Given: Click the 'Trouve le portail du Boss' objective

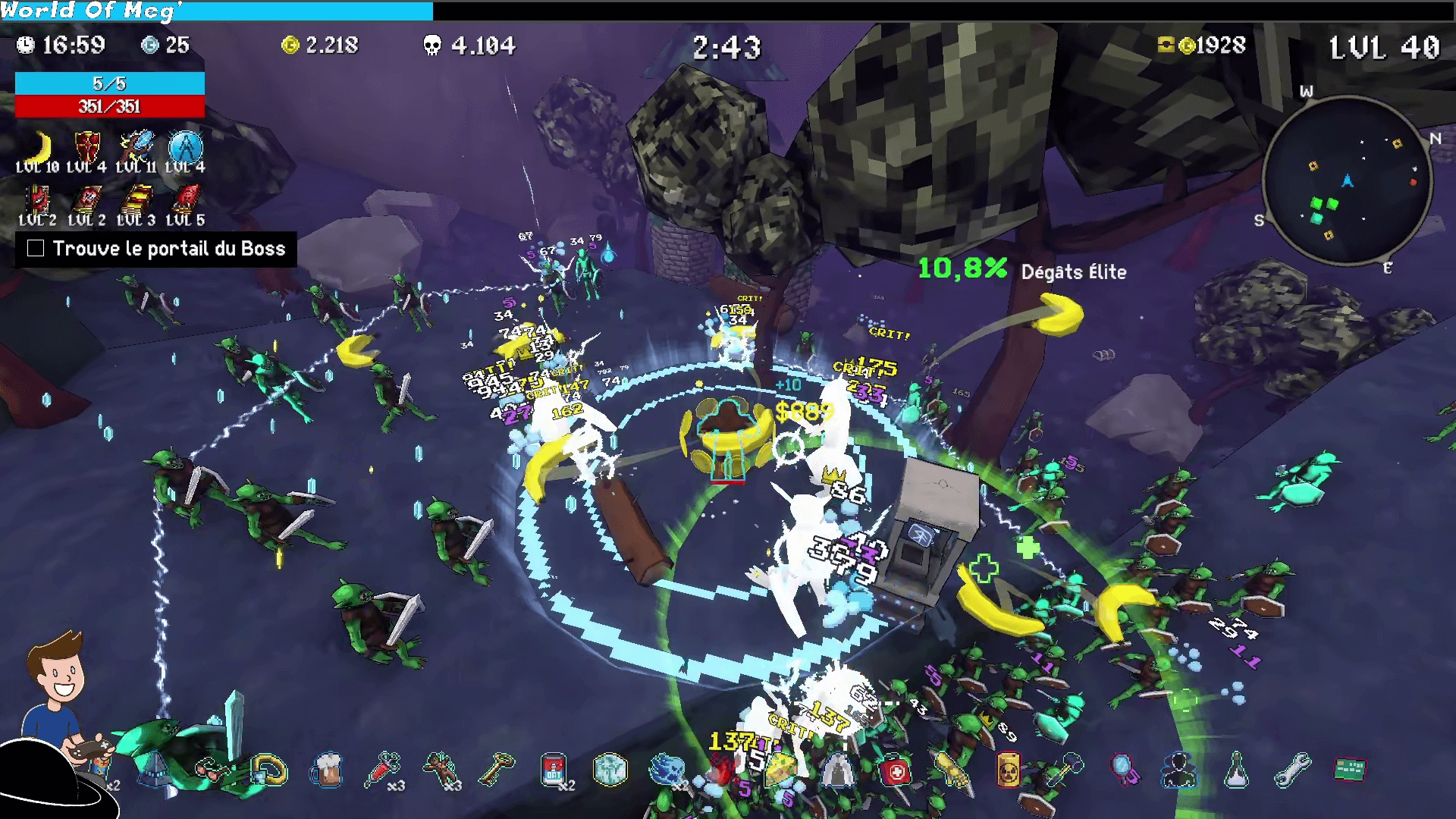Looking at the screenshot, I should 156,249.
